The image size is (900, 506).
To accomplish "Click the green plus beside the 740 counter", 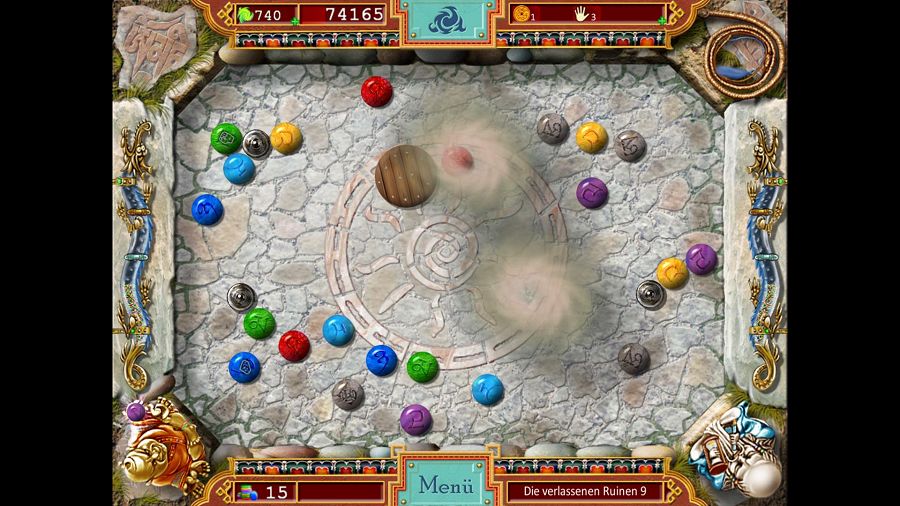I will pos(295,20).
